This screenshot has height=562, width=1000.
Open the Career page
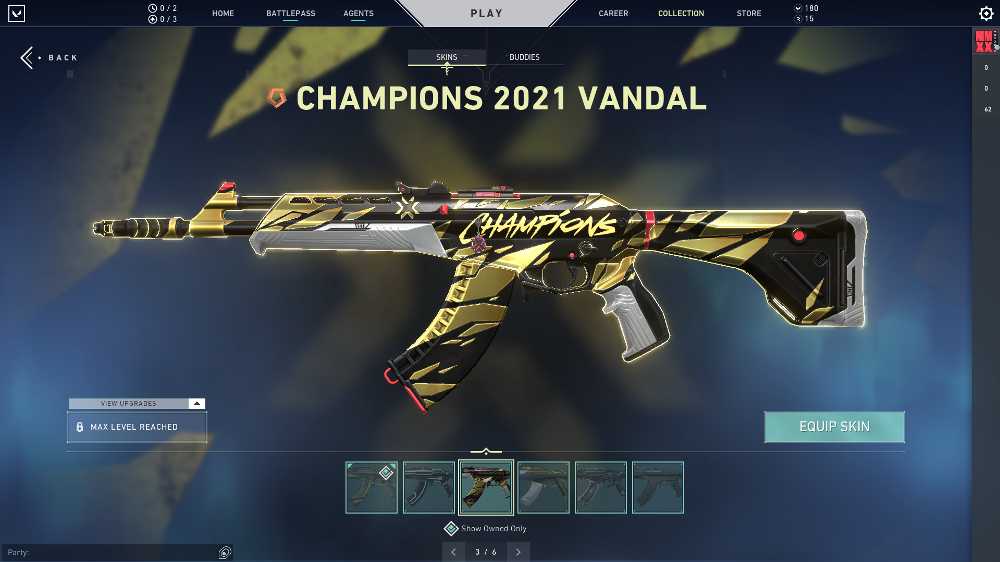pyautogui.click(x=613, y=14)
